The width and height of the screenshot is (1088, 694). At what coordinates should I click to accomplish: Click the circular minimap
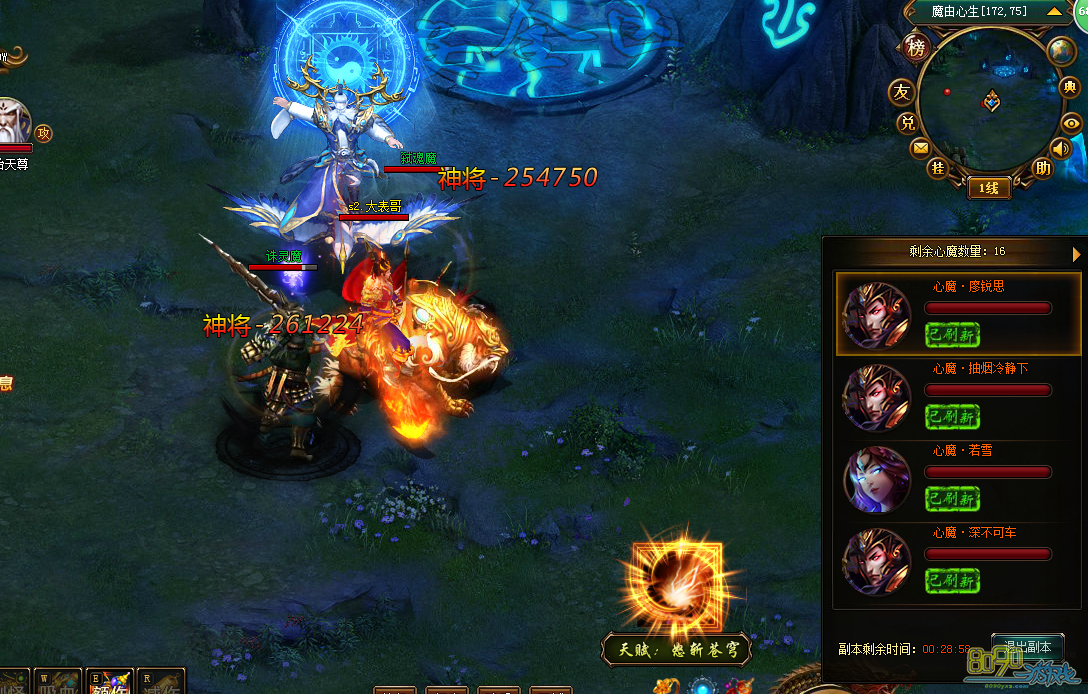tap(988, 105)
